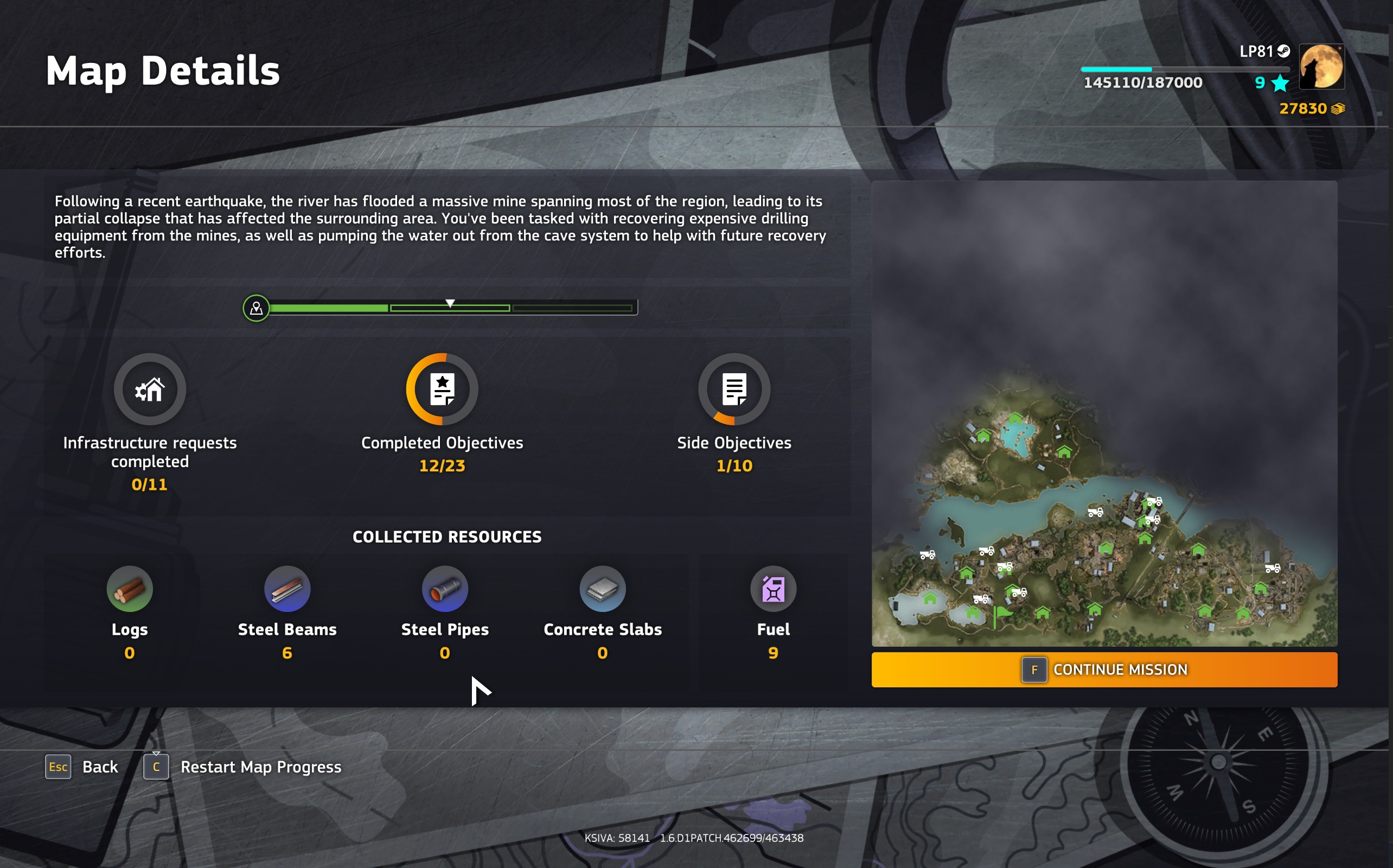This screenshot has height=868, width=1393.
Task: Click the wolf player avatar portrait
Action: [x=1321, y=67]
